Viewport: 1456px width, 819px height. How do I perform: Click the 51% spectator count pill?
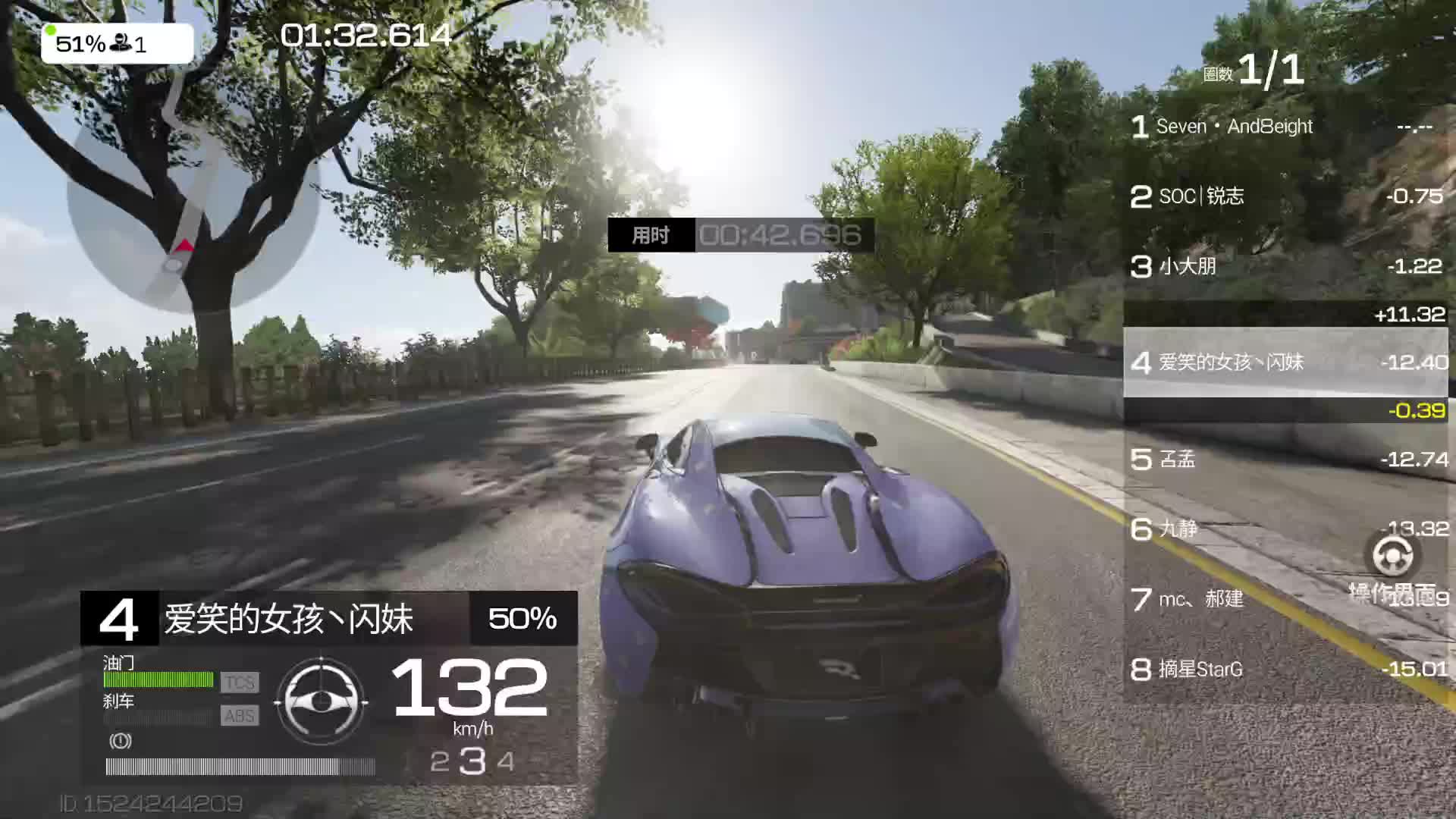[x=117, y=44]
